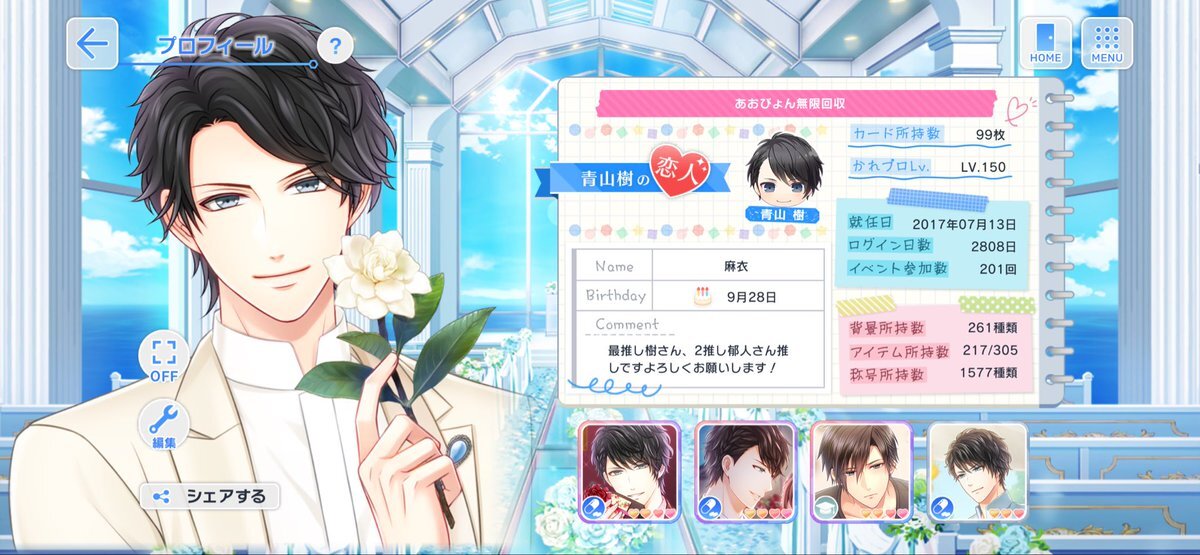Open the wrench edit (編集) button
This screenshot has width=1200, height=555.
point(163,425)
